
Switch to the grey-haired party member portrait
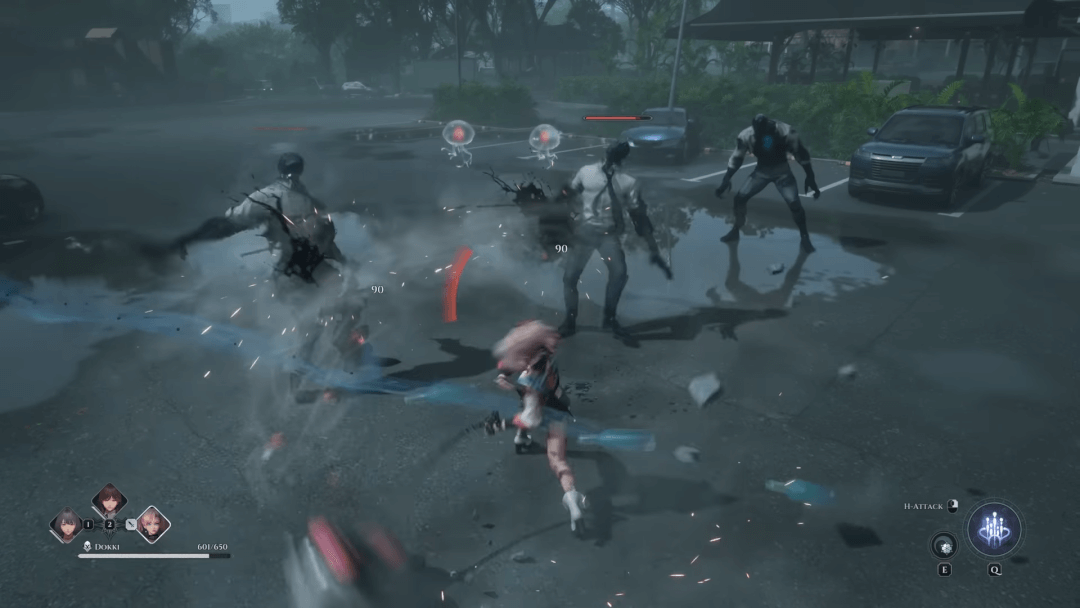(67, 525)
